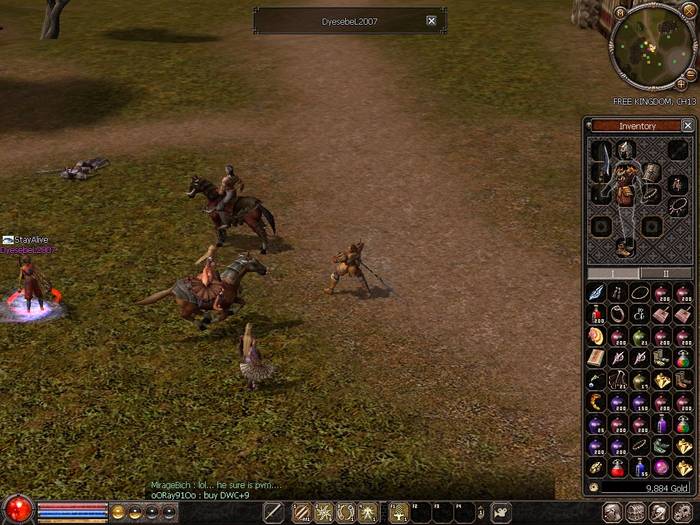Select the scroll item in the inventory

click(596, 357)
